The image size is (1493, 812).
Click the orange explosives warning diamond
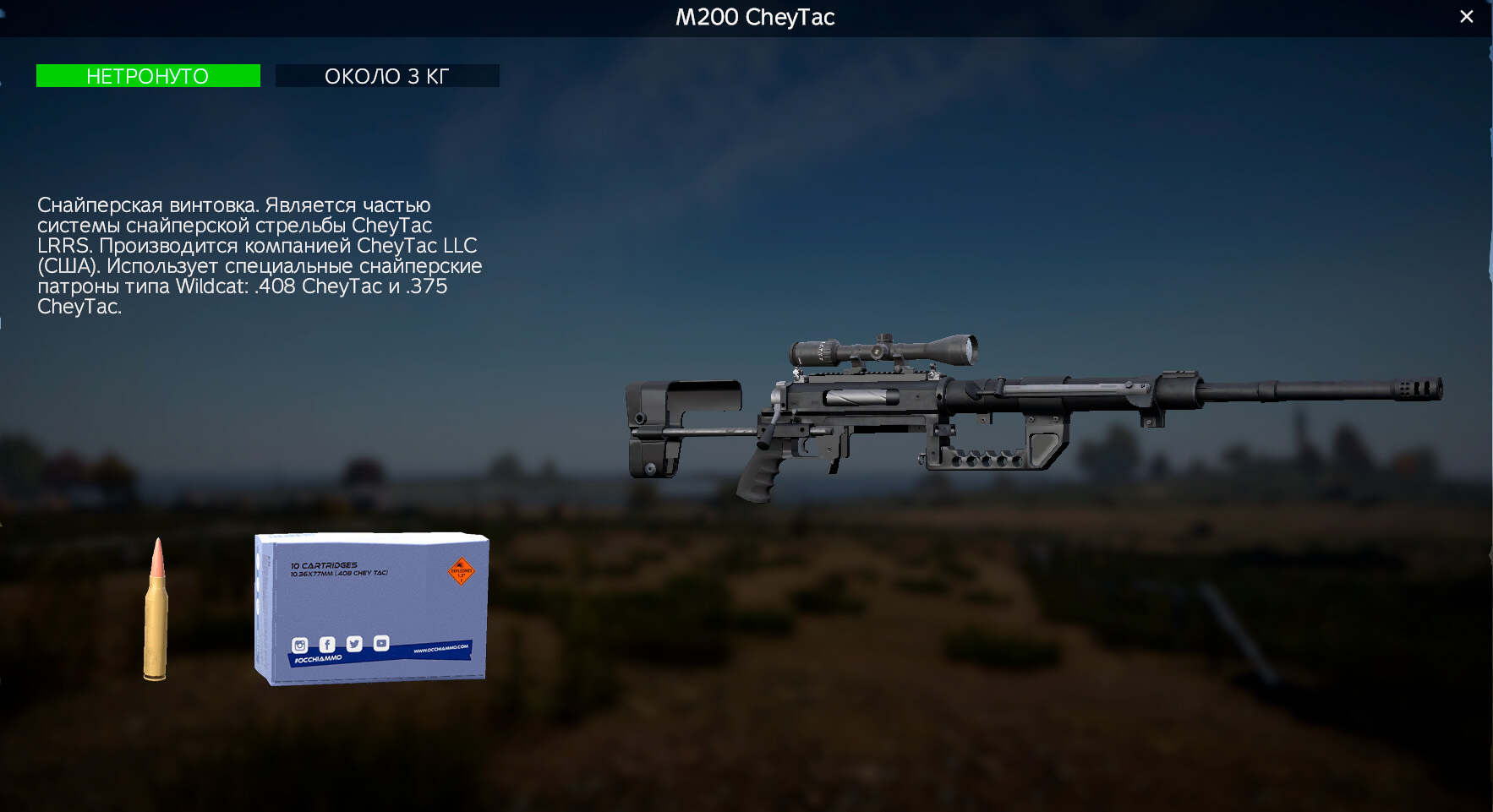click(461, 571)
